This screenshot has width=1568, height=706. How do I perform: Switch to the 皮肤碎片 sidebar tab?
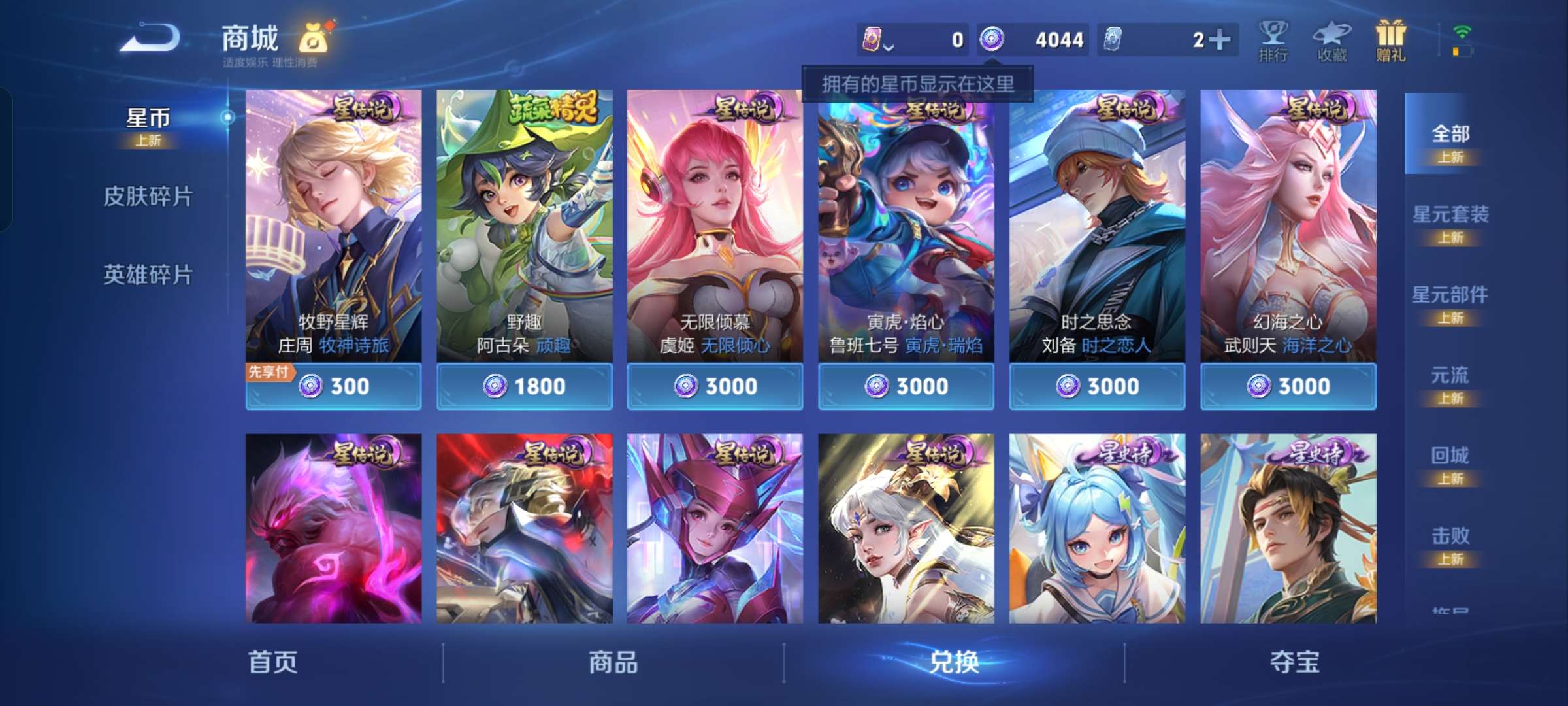coord(149,196)
